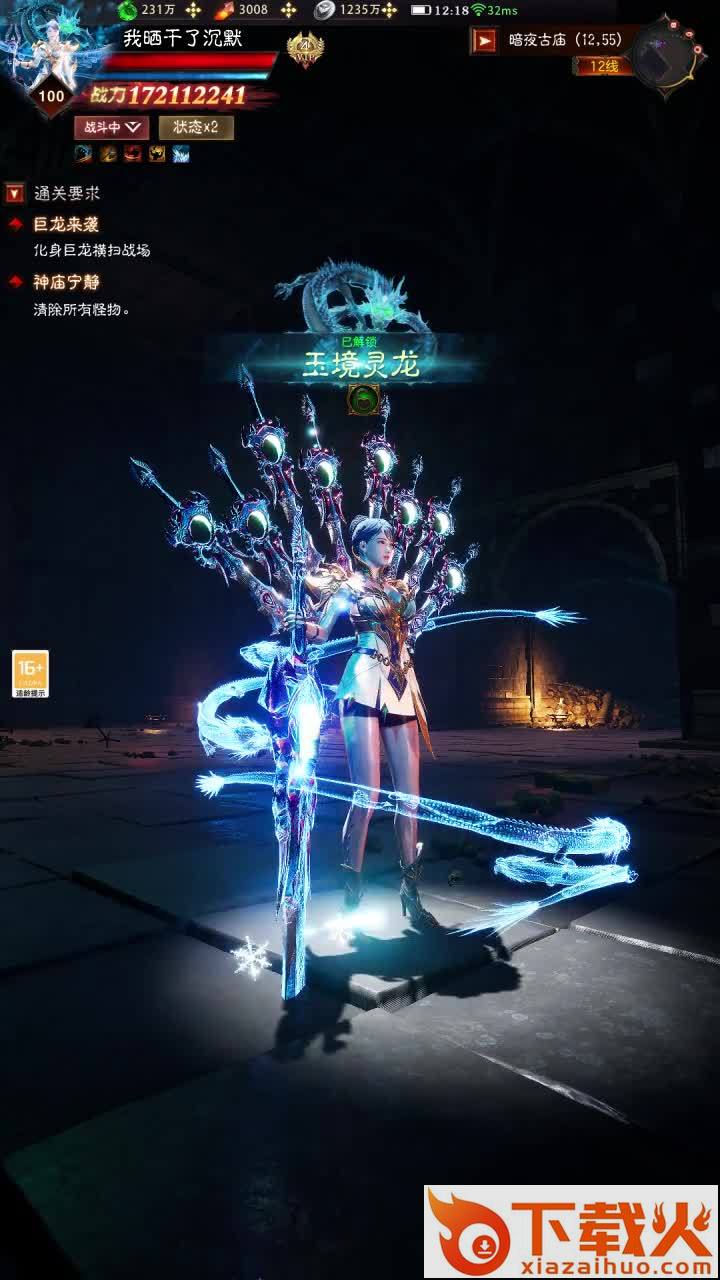The height and width of the screenshot is (1280, 720).
Task: Add more silver coin currency
Action: tap(389, 10)
